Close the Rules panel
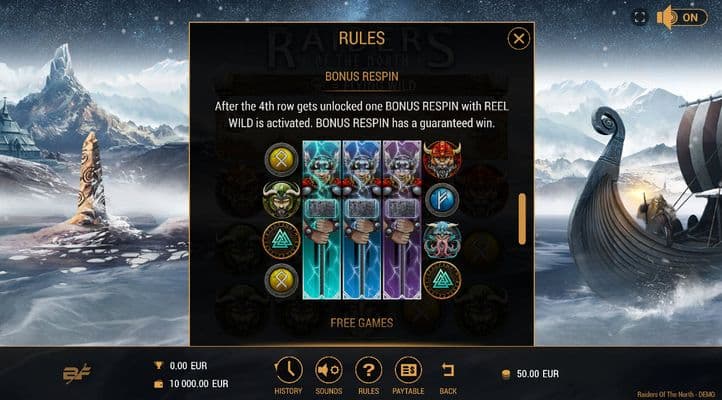722x400 pixels. click(x=518, y=39)
